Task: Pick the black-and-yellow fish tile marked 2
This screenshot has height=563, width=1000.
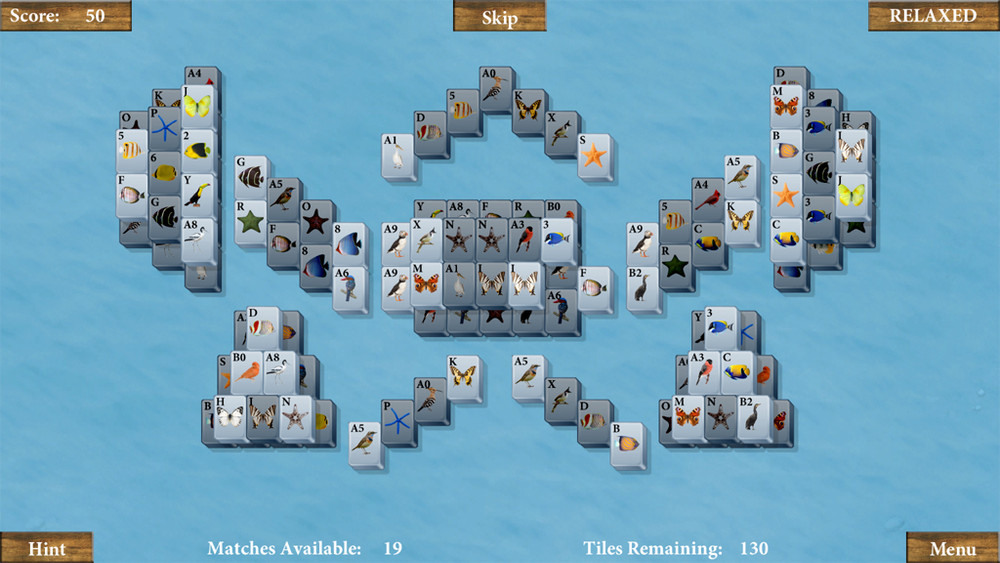Action: [198, 150]
